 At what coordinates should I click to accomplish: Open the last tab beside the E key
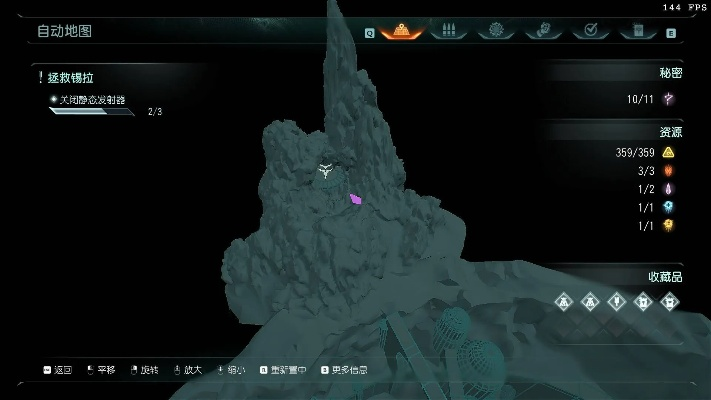(636, 31)
